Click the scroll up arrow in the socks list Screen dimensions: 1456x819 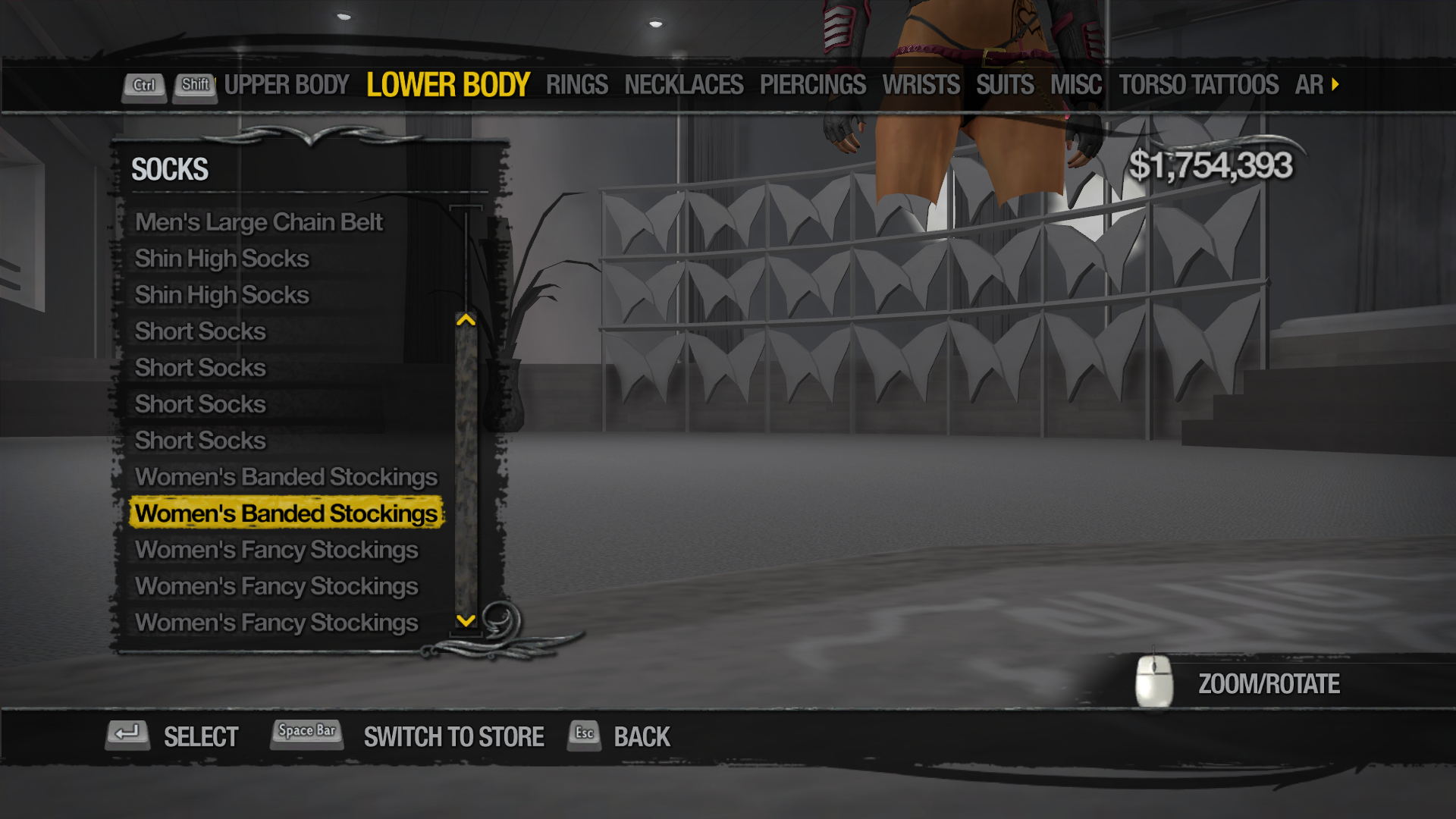(466, 320)
